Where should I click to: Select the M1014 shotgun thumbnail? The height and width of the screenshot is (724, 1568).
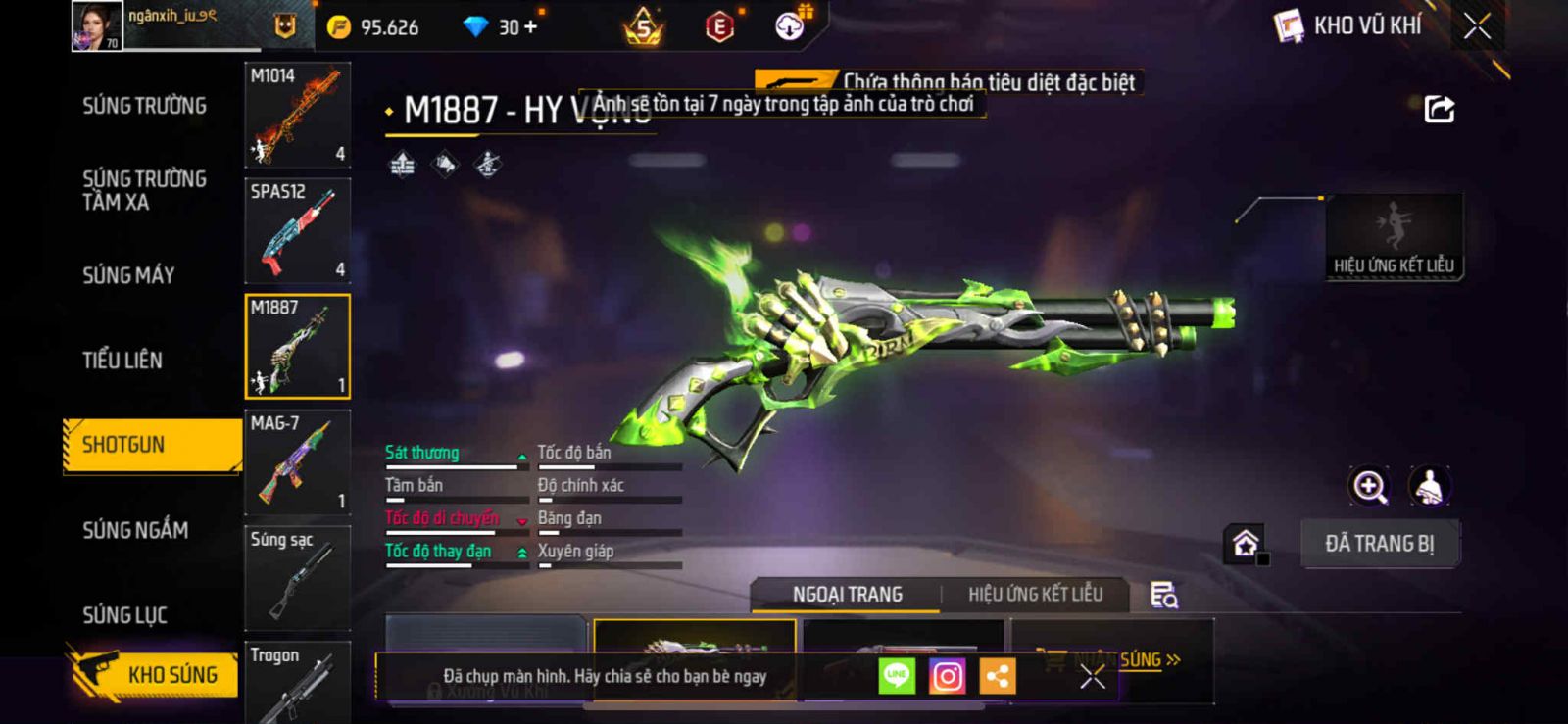[297, 116]
